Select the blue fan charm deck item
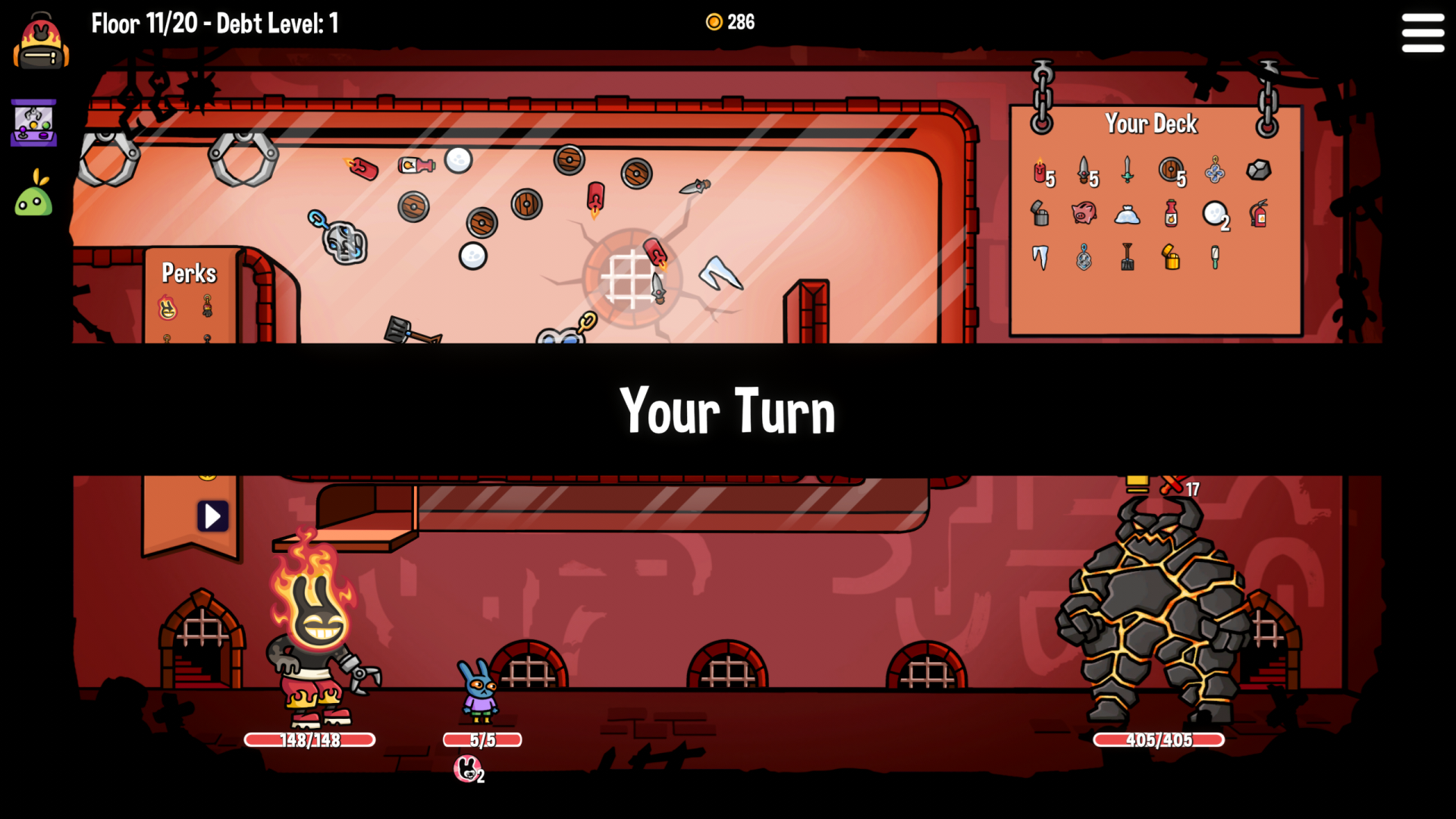1456x819 pixels. (1215, 170)
